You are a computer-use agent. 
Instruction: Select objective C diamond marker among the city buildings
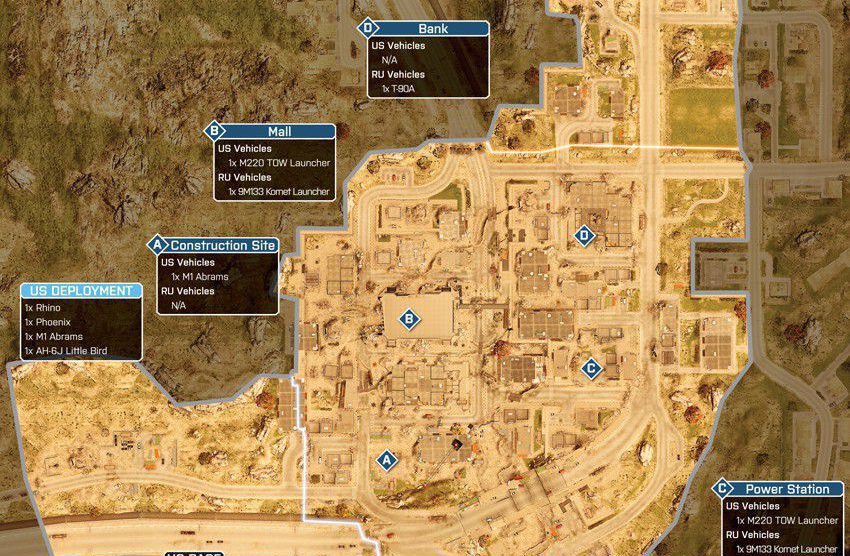(591, 368)
